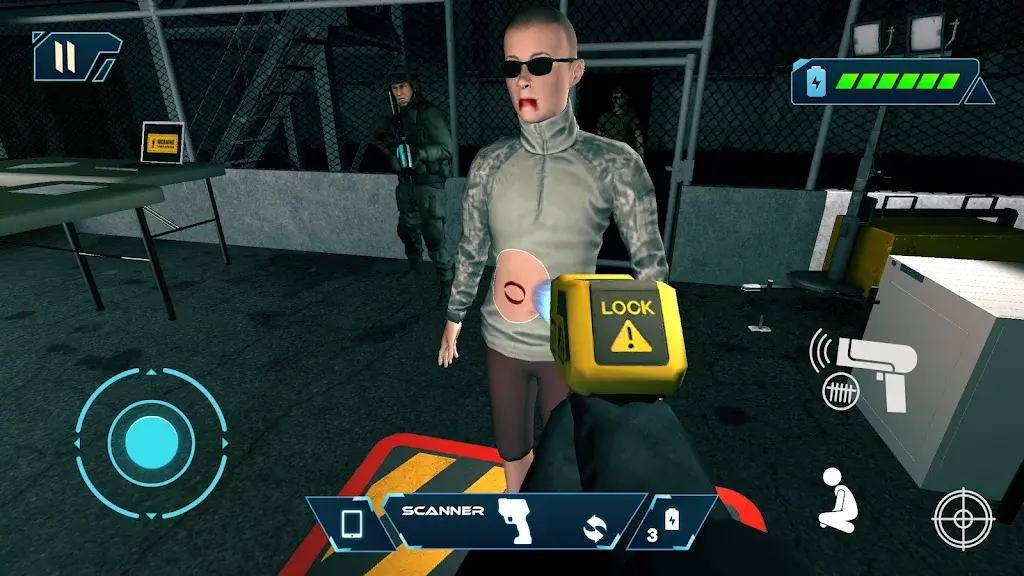Toggle crouch with the kneeling figure icon

[836, 500]
